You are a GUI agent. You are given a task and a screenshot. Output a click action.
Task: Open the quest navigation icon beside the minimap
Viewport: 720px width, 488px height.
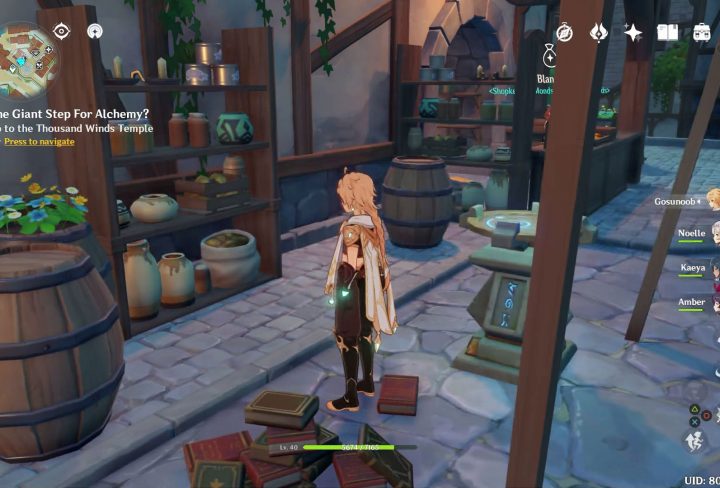click(95, 31)
